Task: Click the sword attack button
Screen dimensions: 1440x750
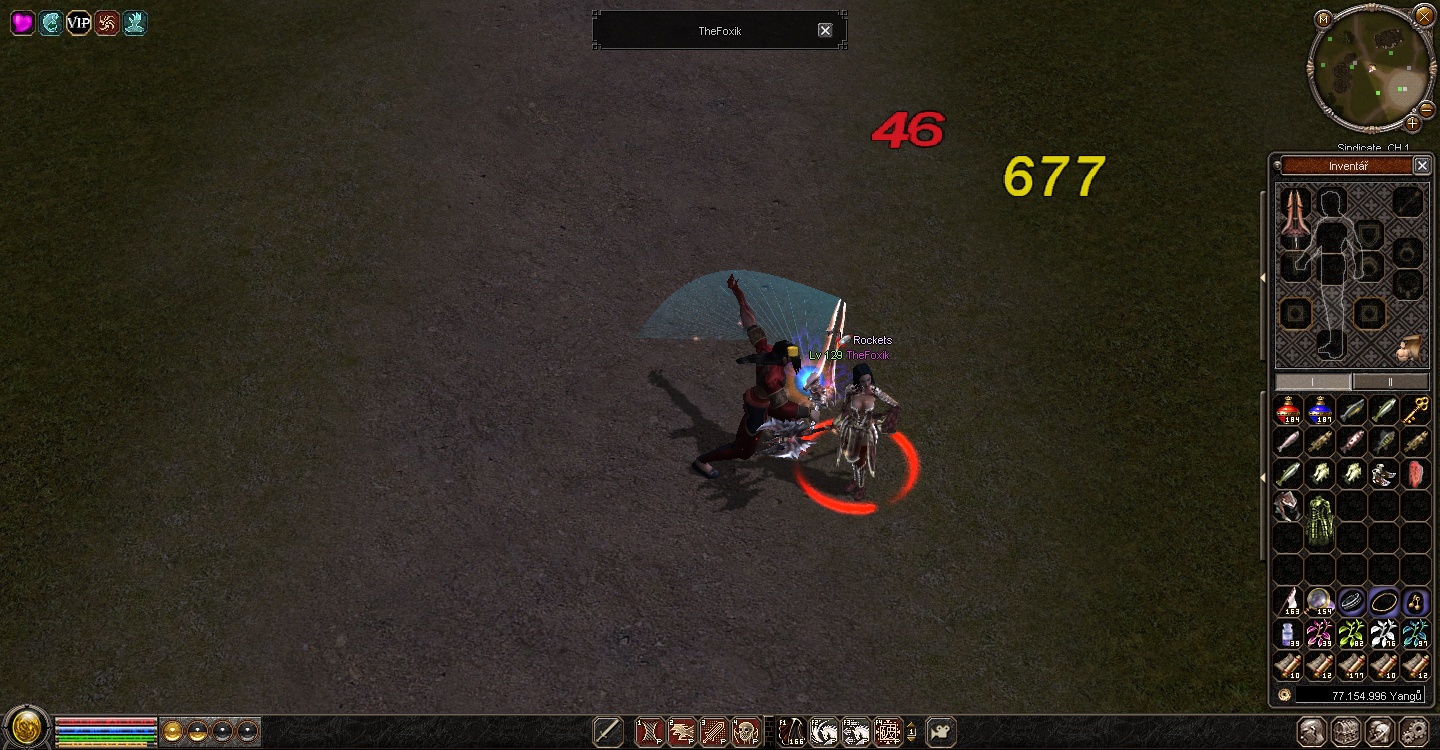Action: pyautogui.click(x=608, y=732)
